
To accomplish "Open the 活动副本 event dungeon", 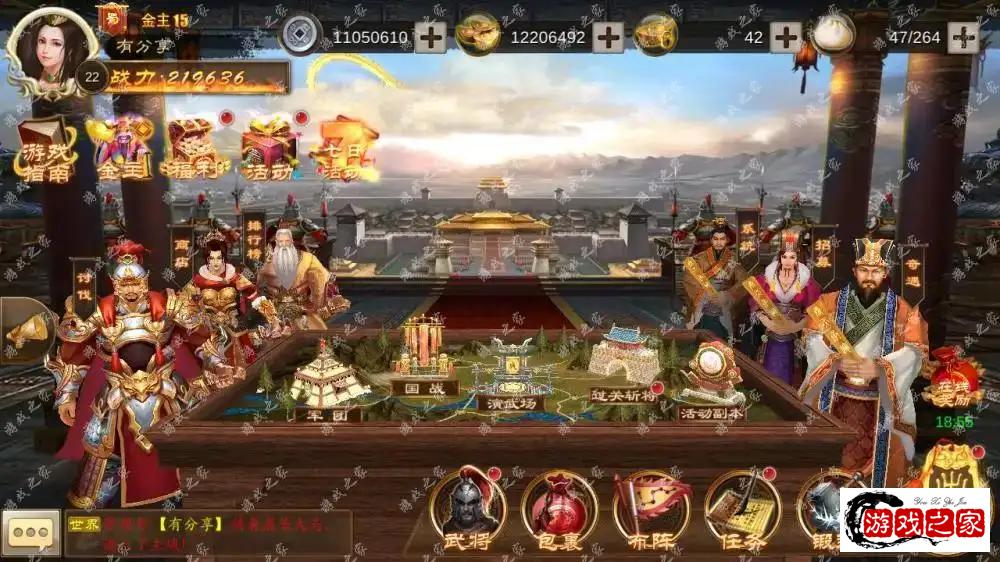I will point(710,385).
